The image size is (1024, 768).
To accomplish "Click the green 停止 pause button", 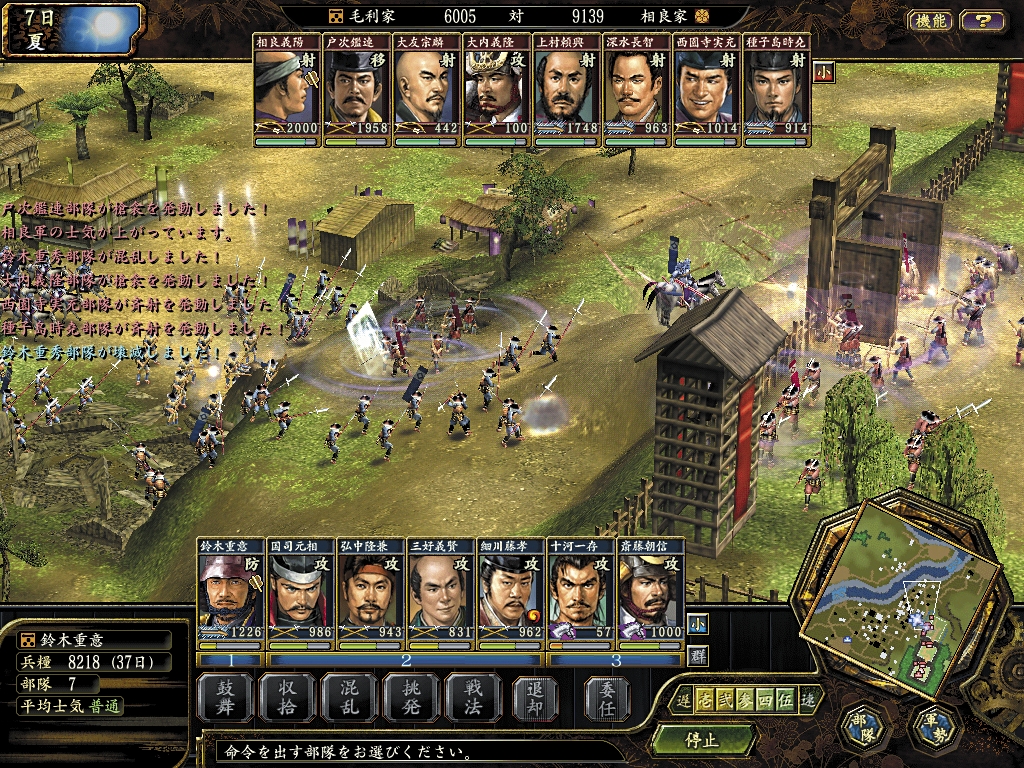I will 701,741.
